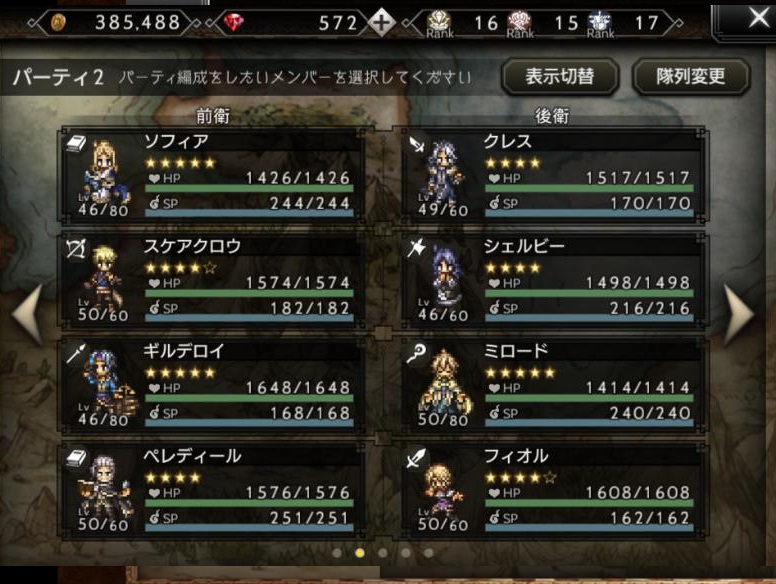Choose back-row member シェルビー
776x584 pixels.
pyautogui.click(x=552, y=277)
